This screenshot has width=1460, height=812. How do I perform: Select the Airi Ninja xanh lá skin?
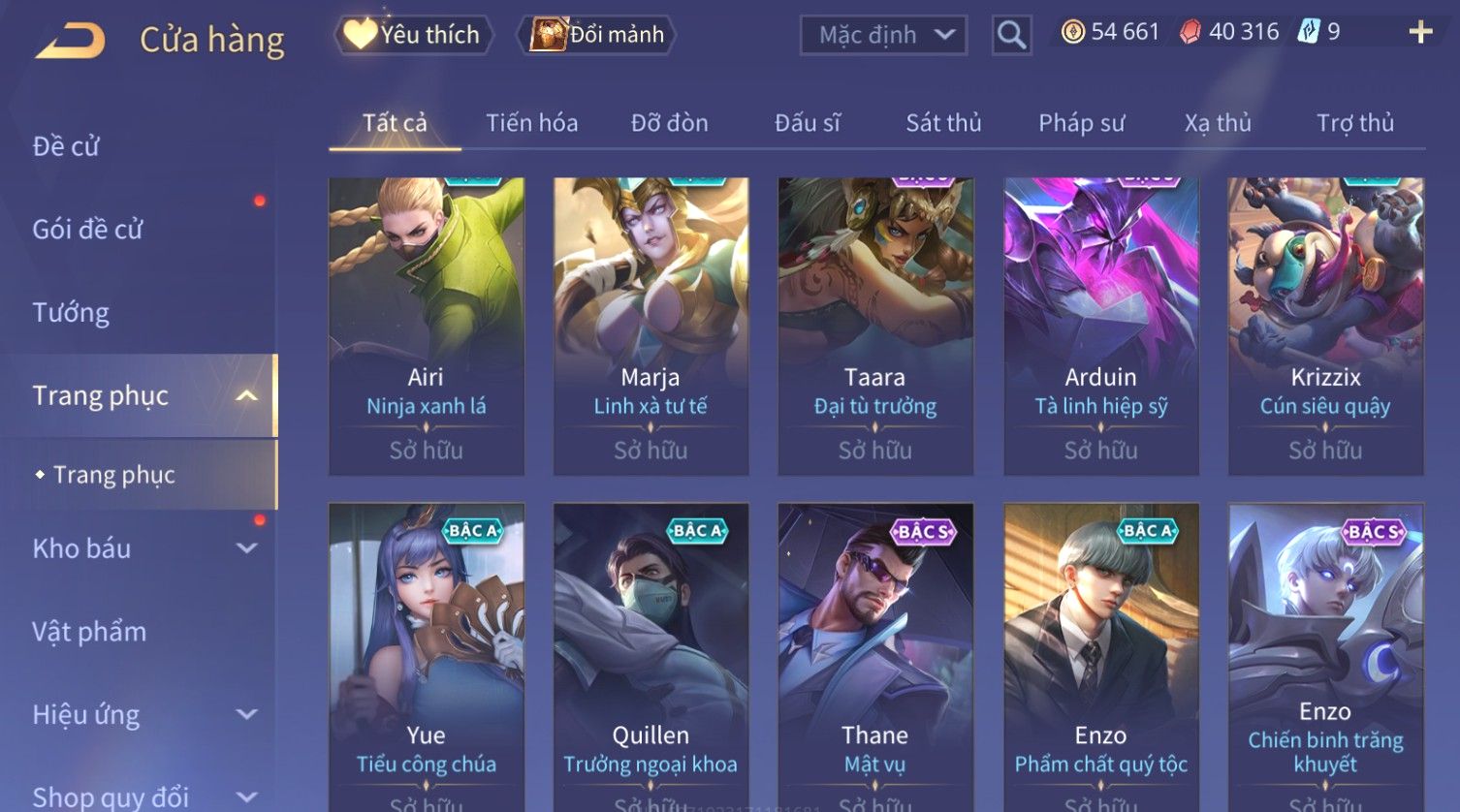pos(427,325)
